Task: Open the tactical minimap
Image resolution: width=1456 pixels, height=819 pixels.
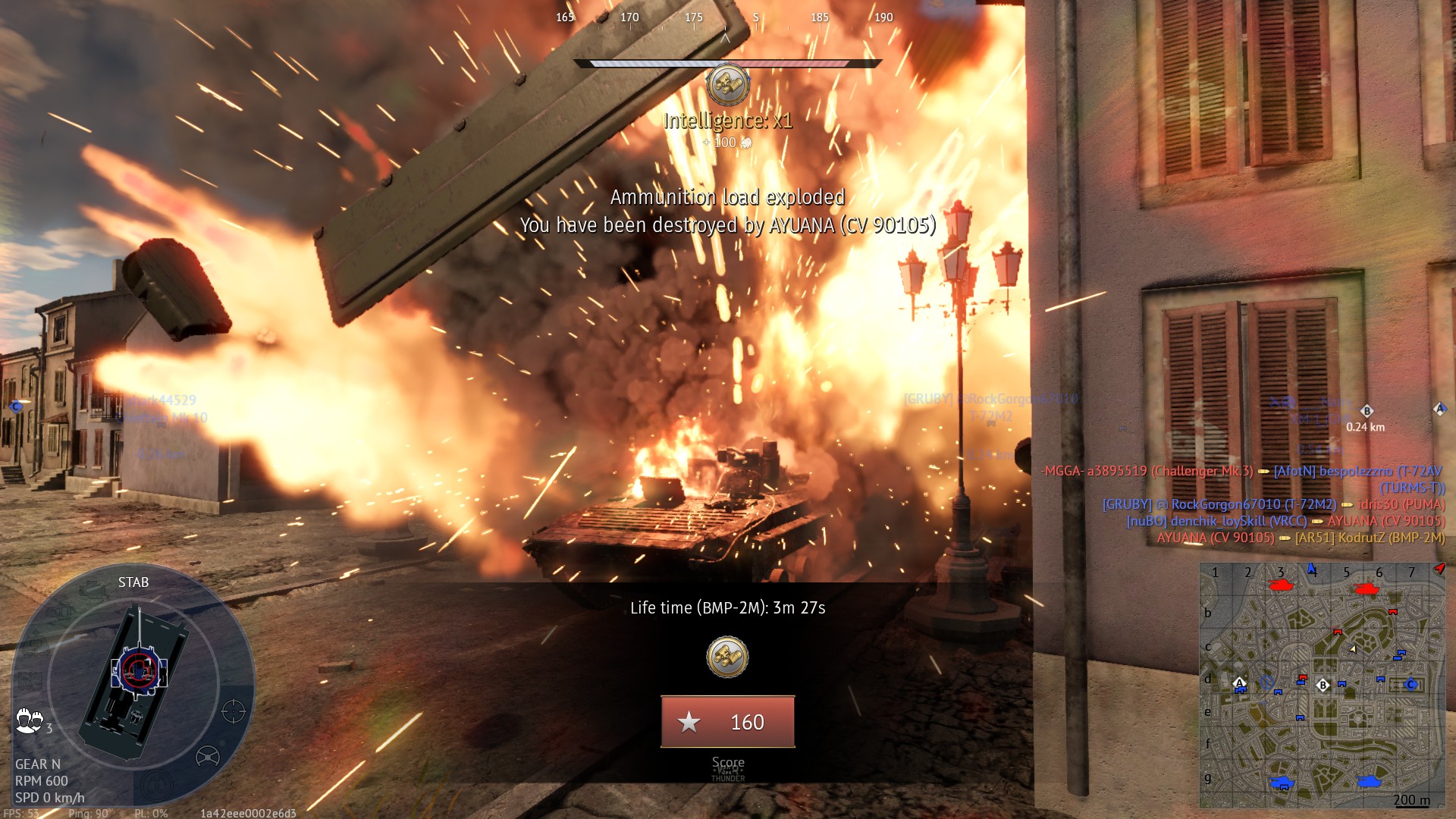Action: click(1322, 686)
